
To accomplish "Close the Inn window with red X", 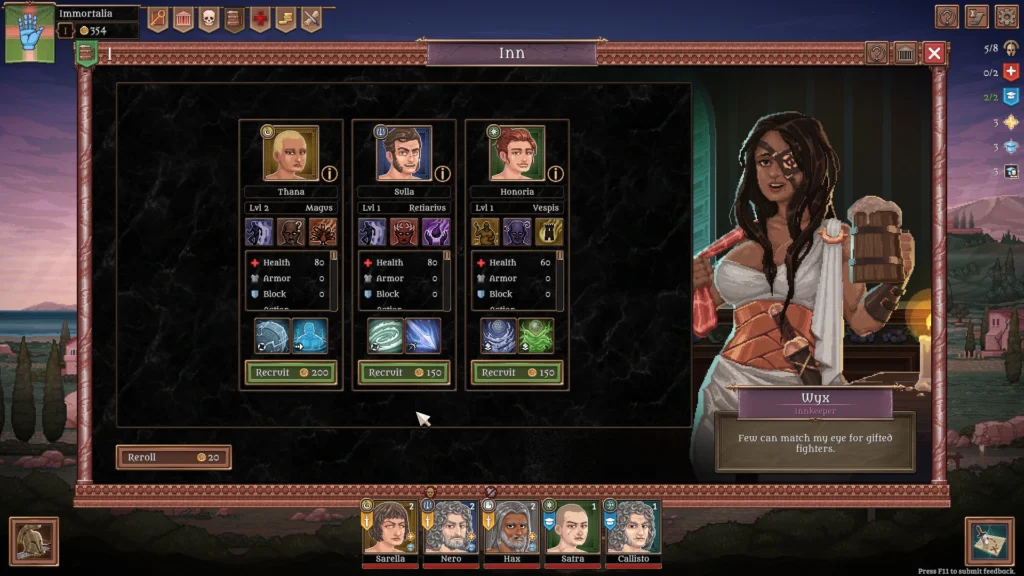I will (x=934, y=53).
